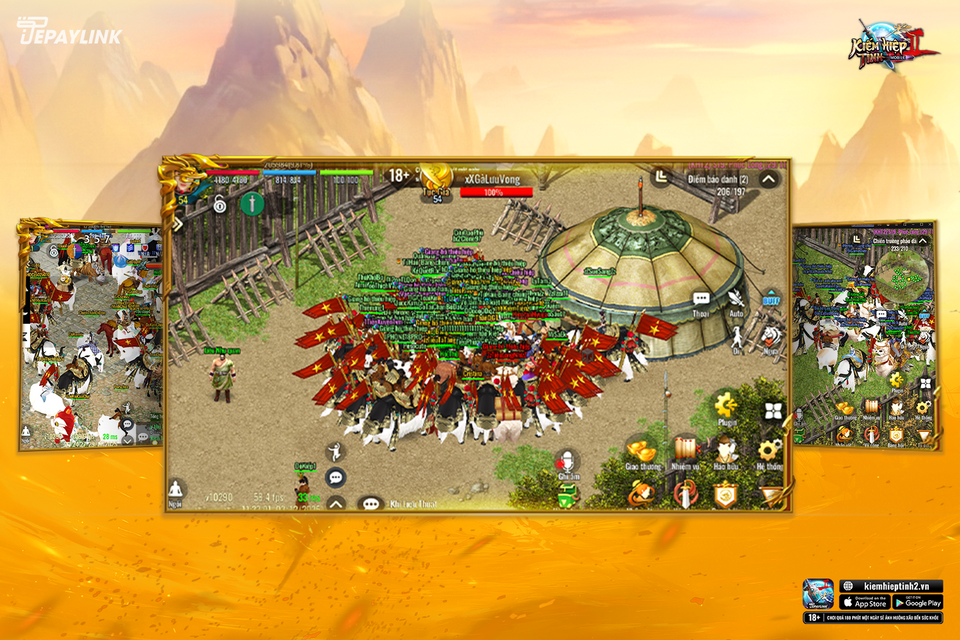Open the Giao thương trade menu
The height and width of the screenshot is (640, 960).
[641, 452]
